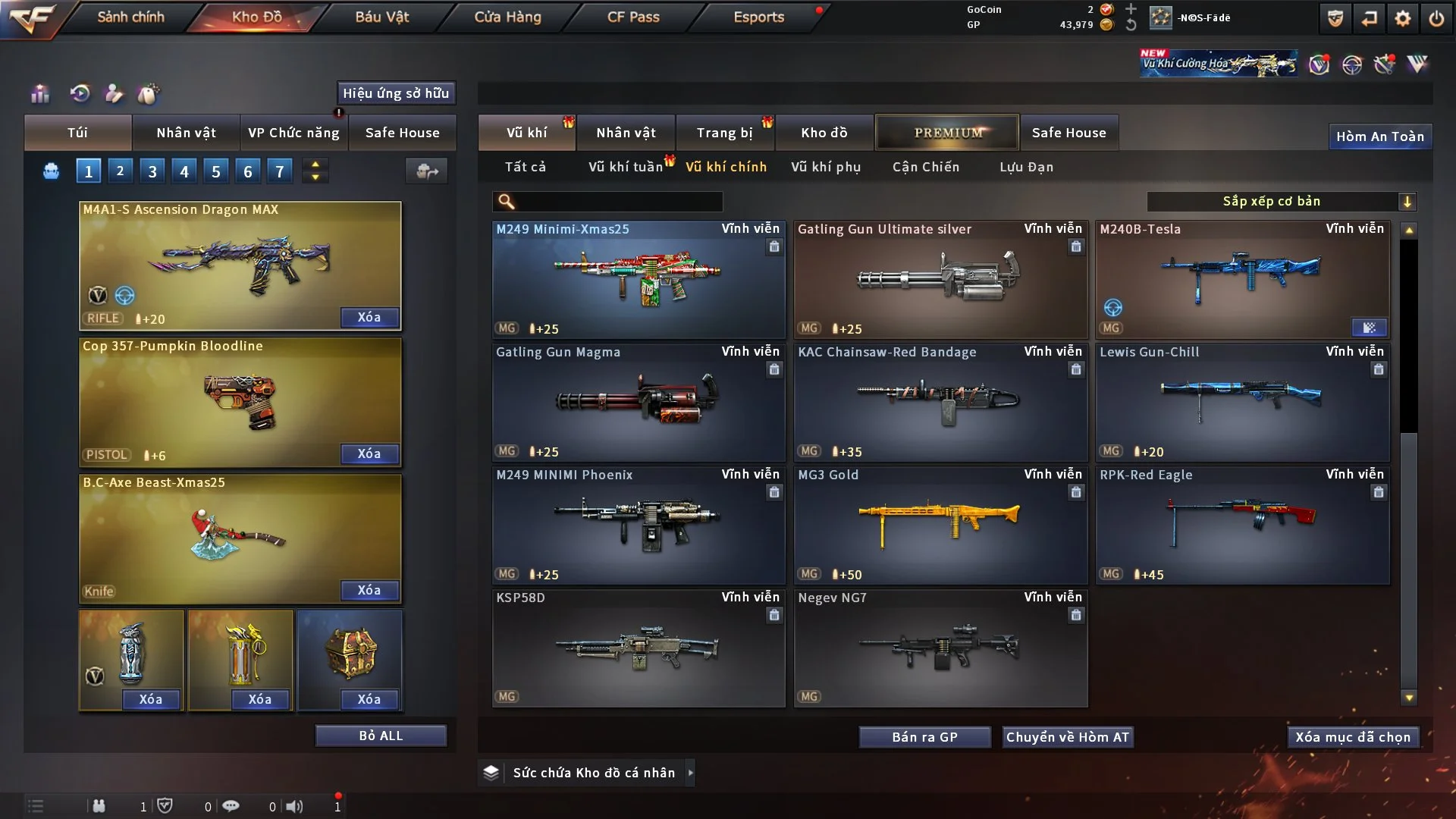The image size is (1456, 819).
Task: Open the Vũ khí phụ category
Action: [x=826, y=167]
